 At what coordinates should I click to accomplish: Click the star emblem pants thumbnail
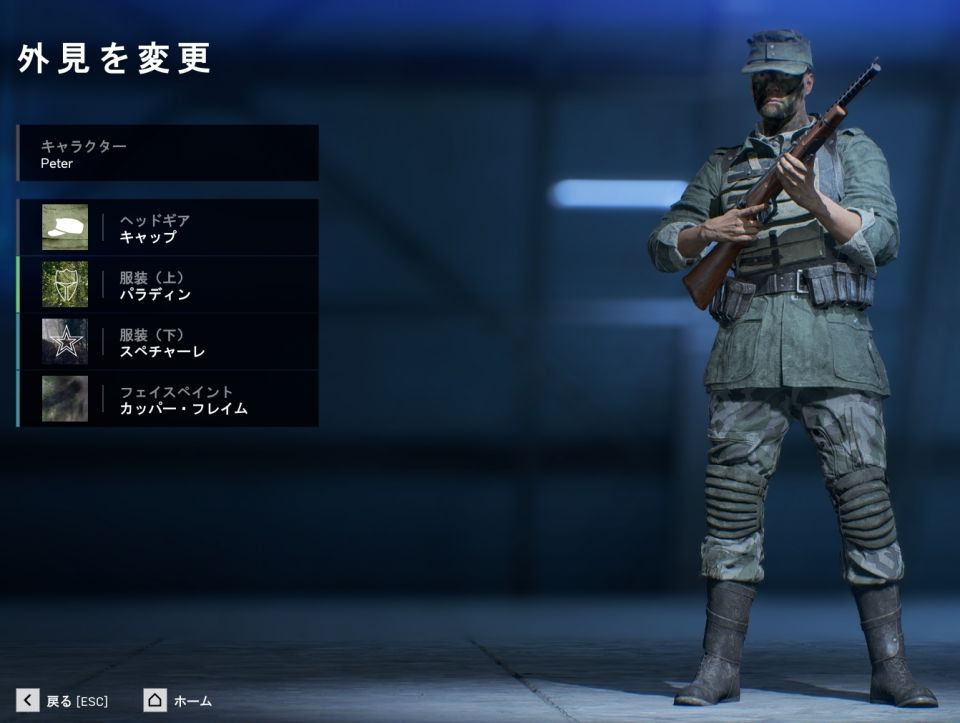pos(65,342)
